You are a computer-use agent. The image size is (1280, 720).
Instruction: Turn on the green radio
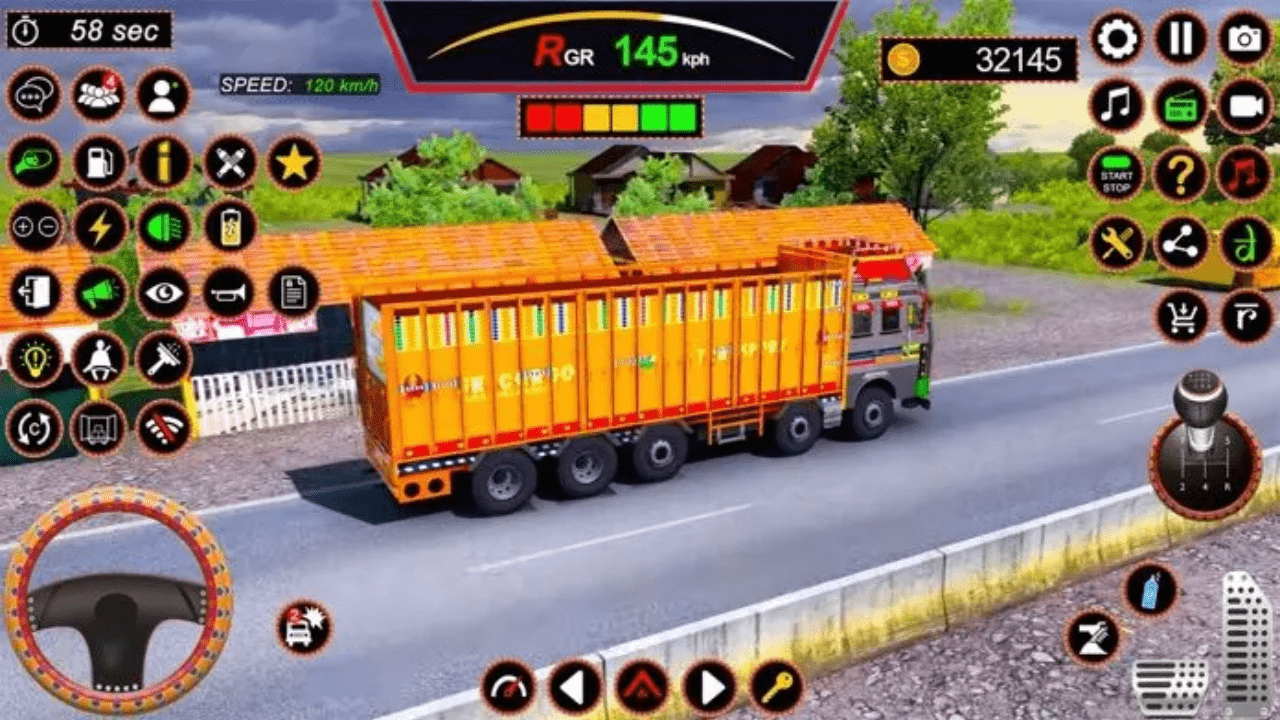tap(1181, 105)
